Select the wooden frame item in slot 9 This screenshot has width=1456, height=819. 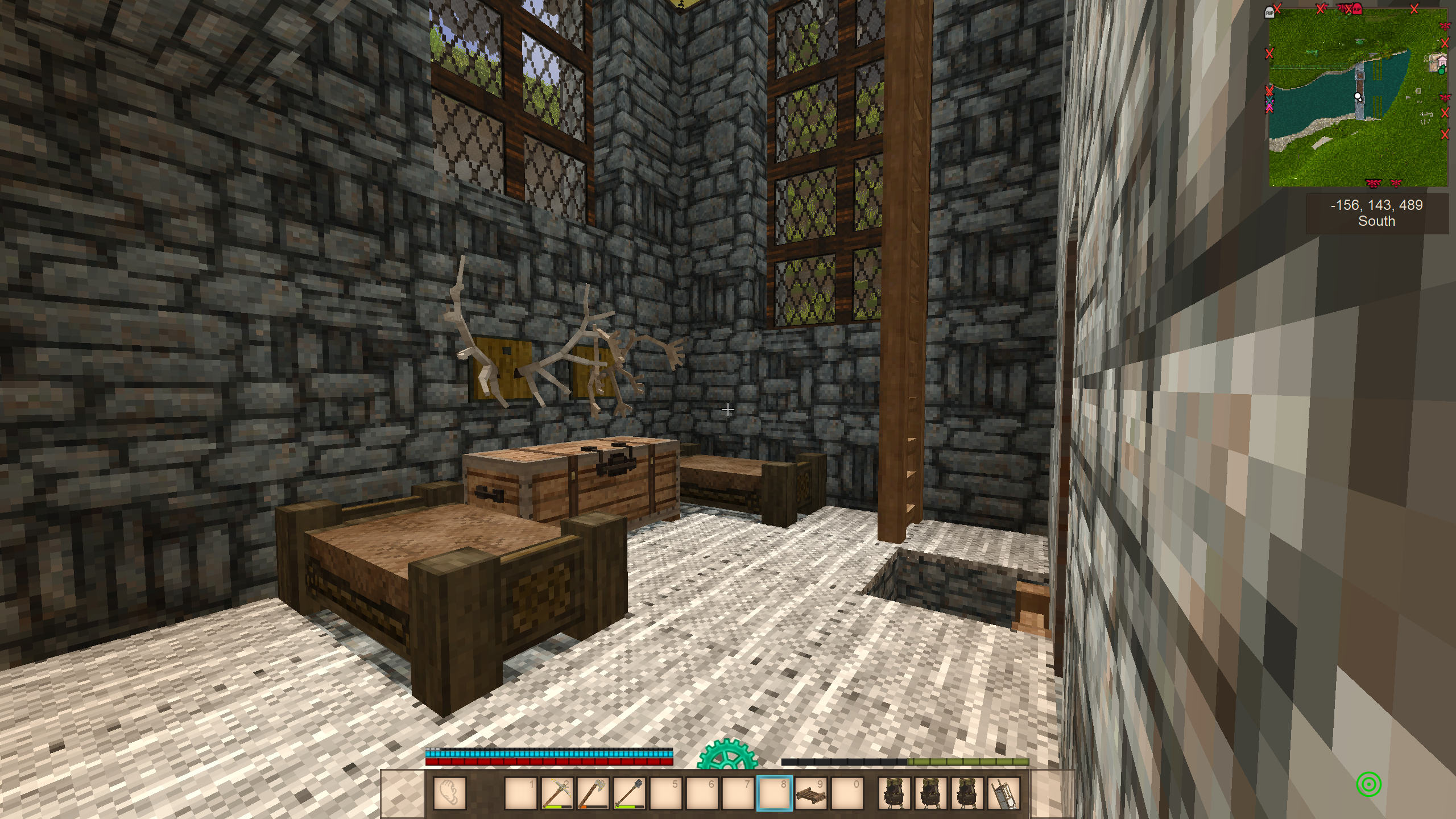810,793
